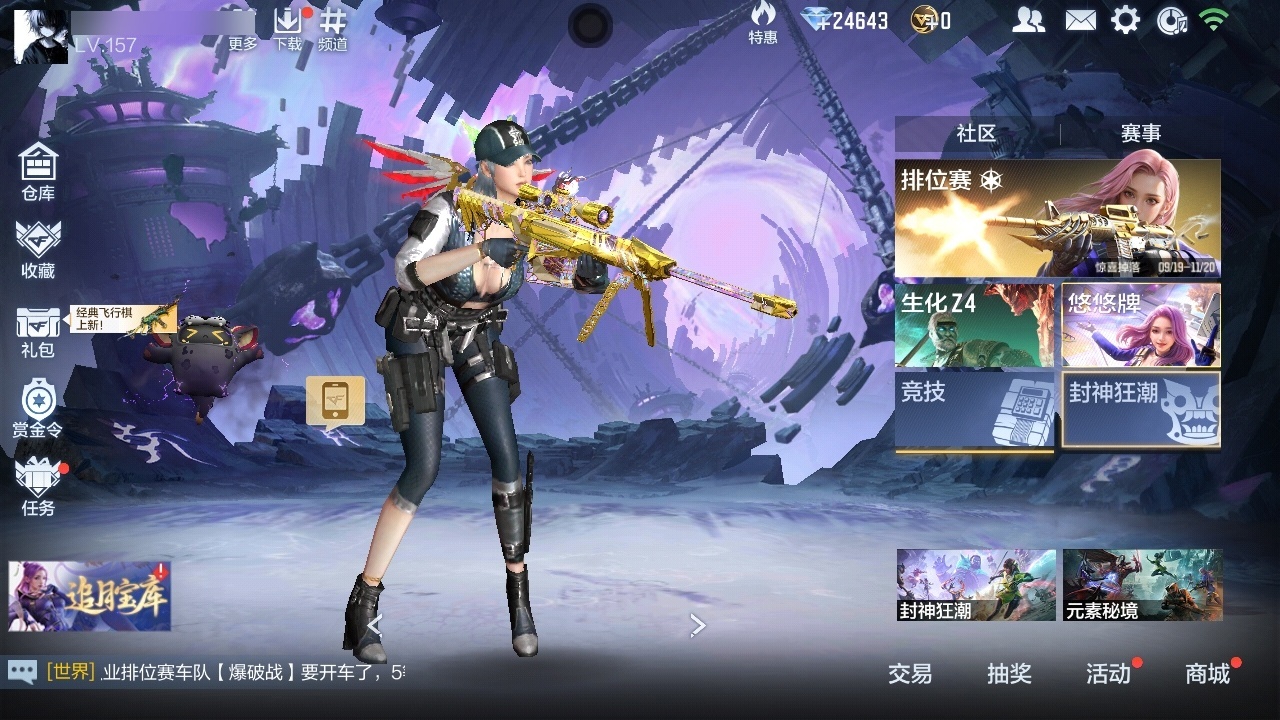The image size is (1280, 720).
Task: Open the 抽奖 lottery draw
Action: coord(1009,674)
